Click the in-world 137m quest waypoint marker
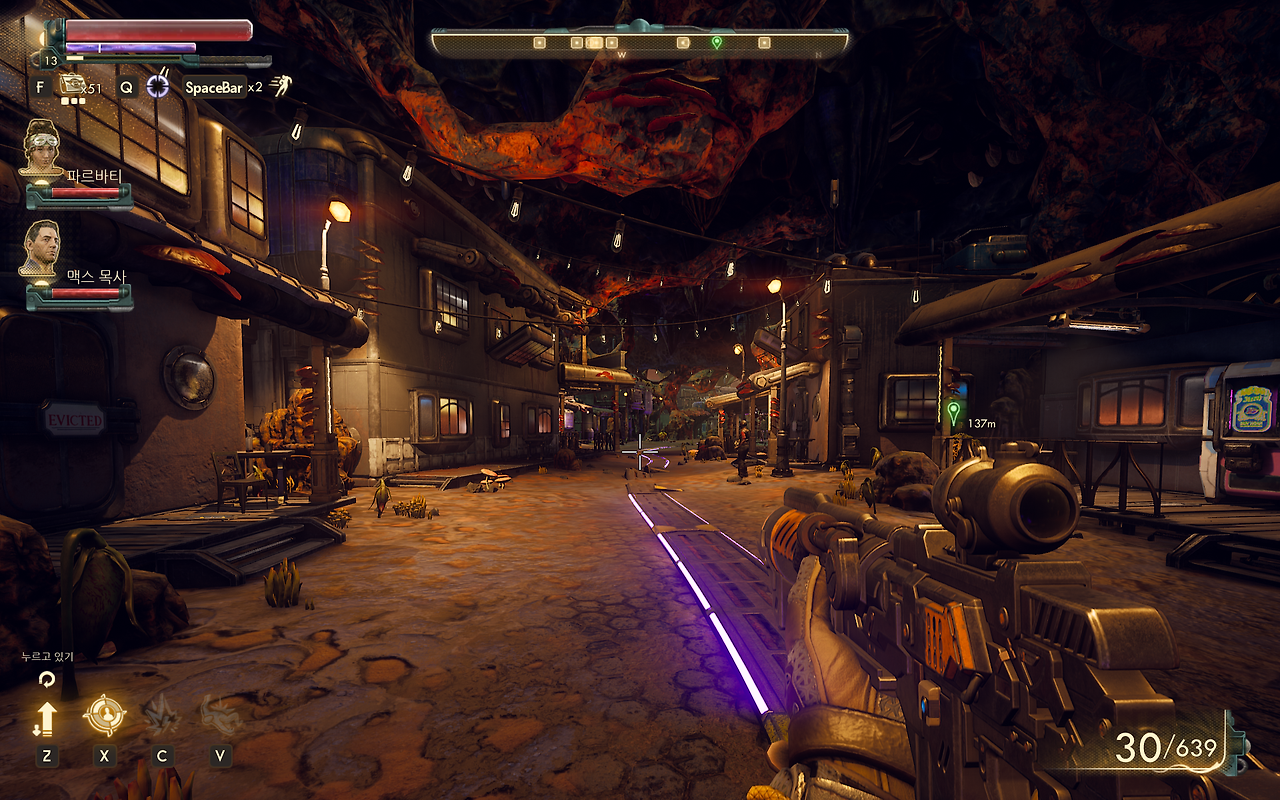The width and height of the screenshot is (1280, 800). click(953, 410)
